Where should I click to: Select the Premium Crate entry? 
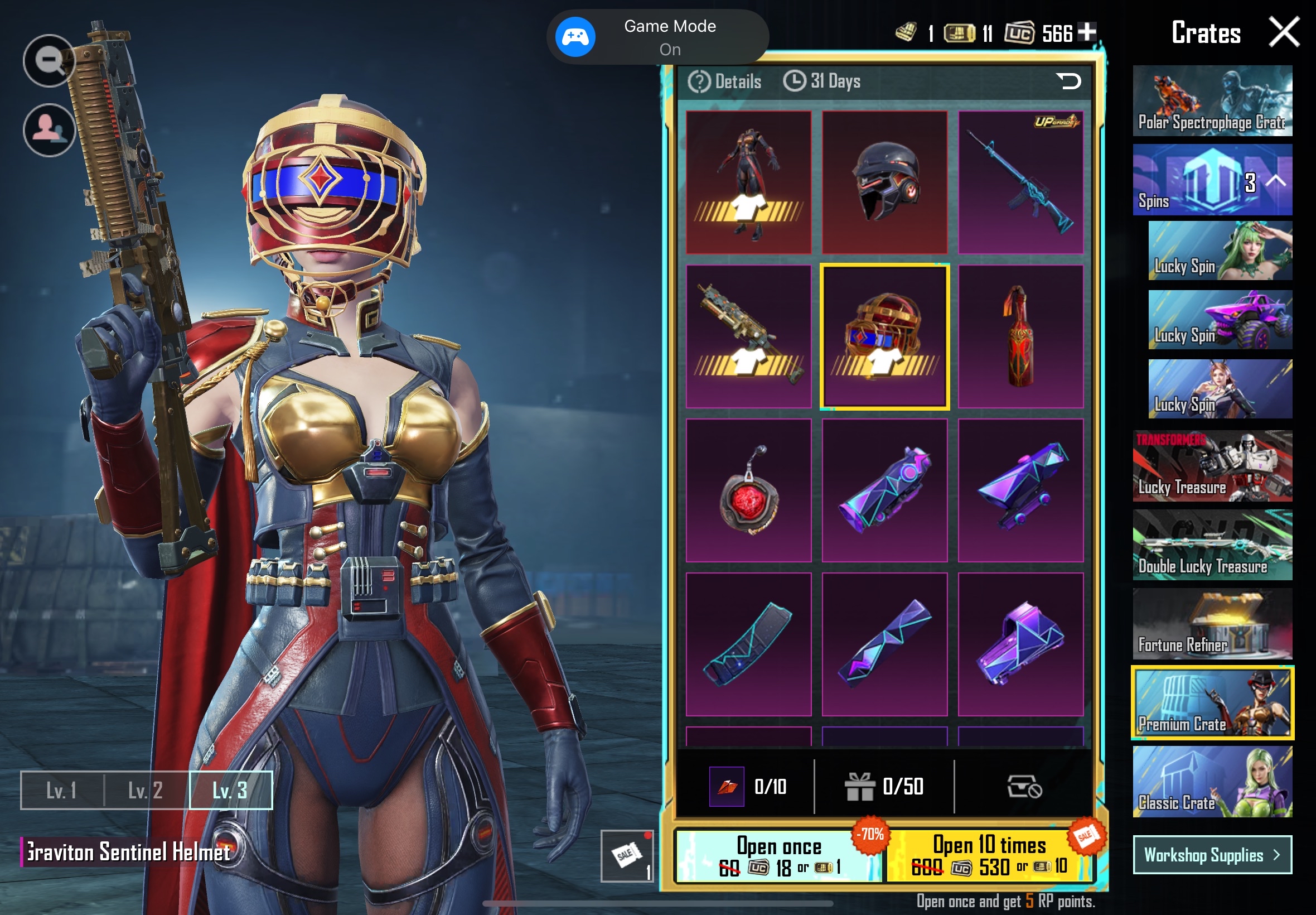coord(1212,703)
